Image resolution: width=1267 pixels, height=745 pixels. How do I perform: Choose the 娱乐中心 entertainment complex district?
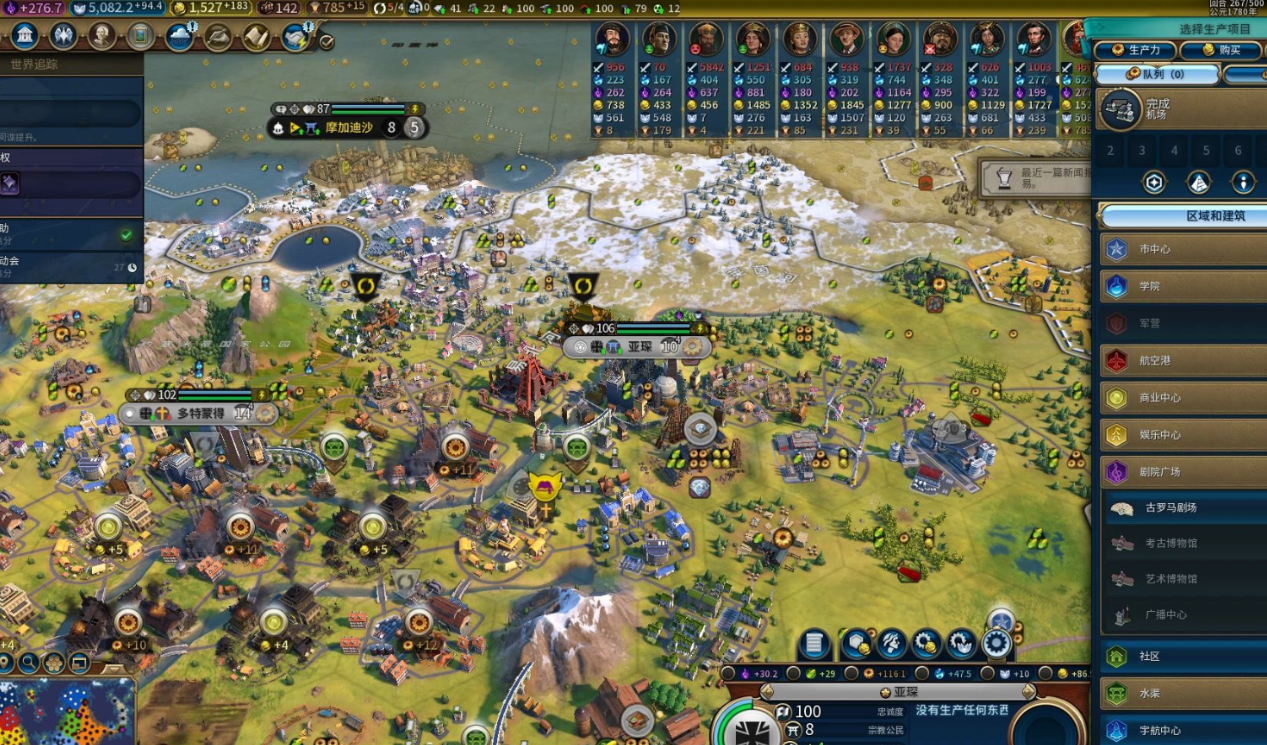coord(1183,434)
